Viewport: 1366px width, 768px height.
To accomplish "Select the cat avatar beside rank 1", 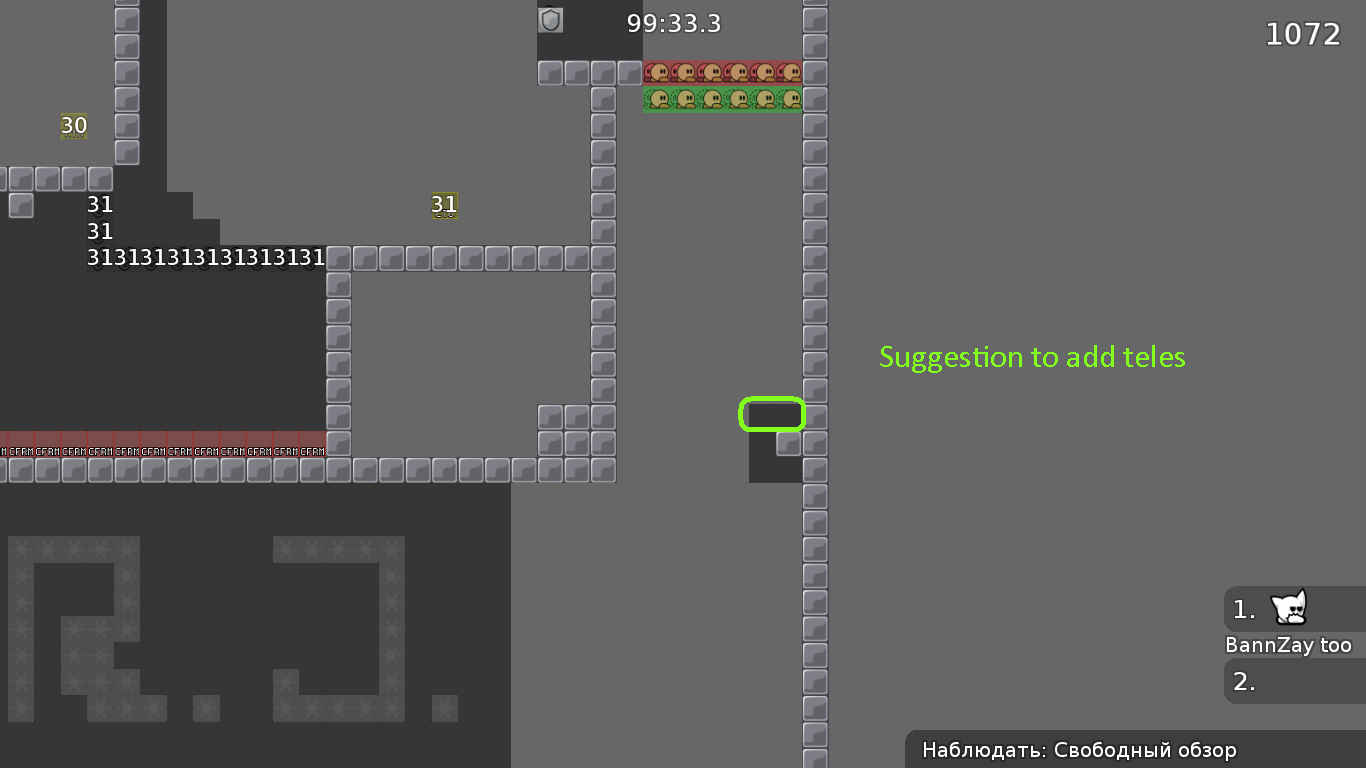I will pyautogui.click(x=1290, y=608).
